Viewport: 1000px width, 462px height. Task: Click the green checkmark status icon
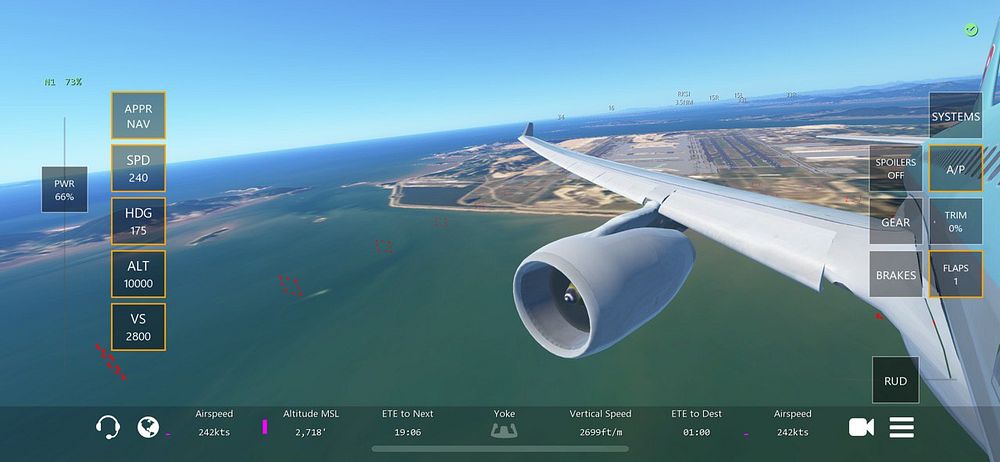point(971,30)
